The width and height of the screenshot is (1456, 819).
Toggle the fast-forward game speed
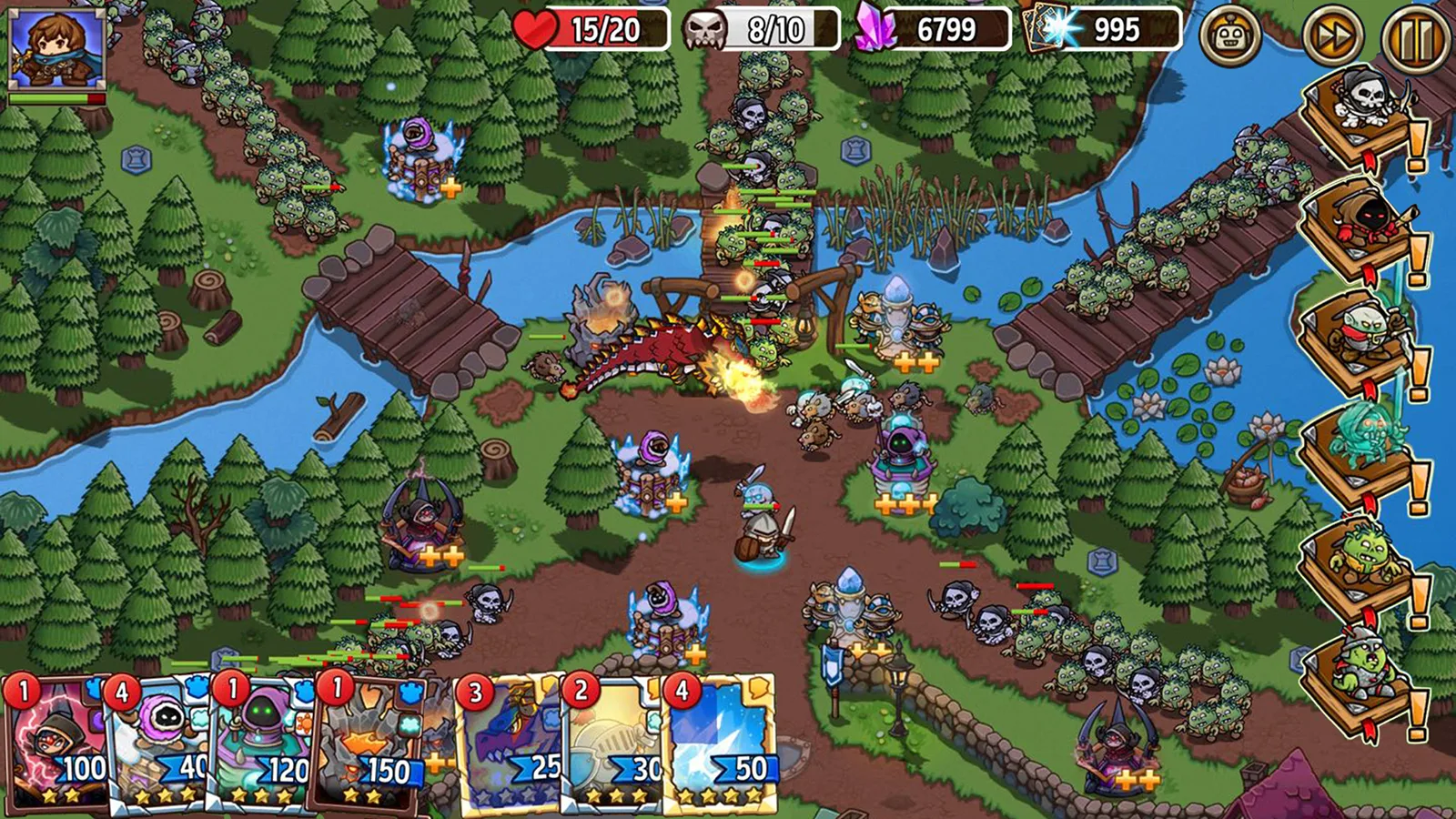[x=1333, y=35]
